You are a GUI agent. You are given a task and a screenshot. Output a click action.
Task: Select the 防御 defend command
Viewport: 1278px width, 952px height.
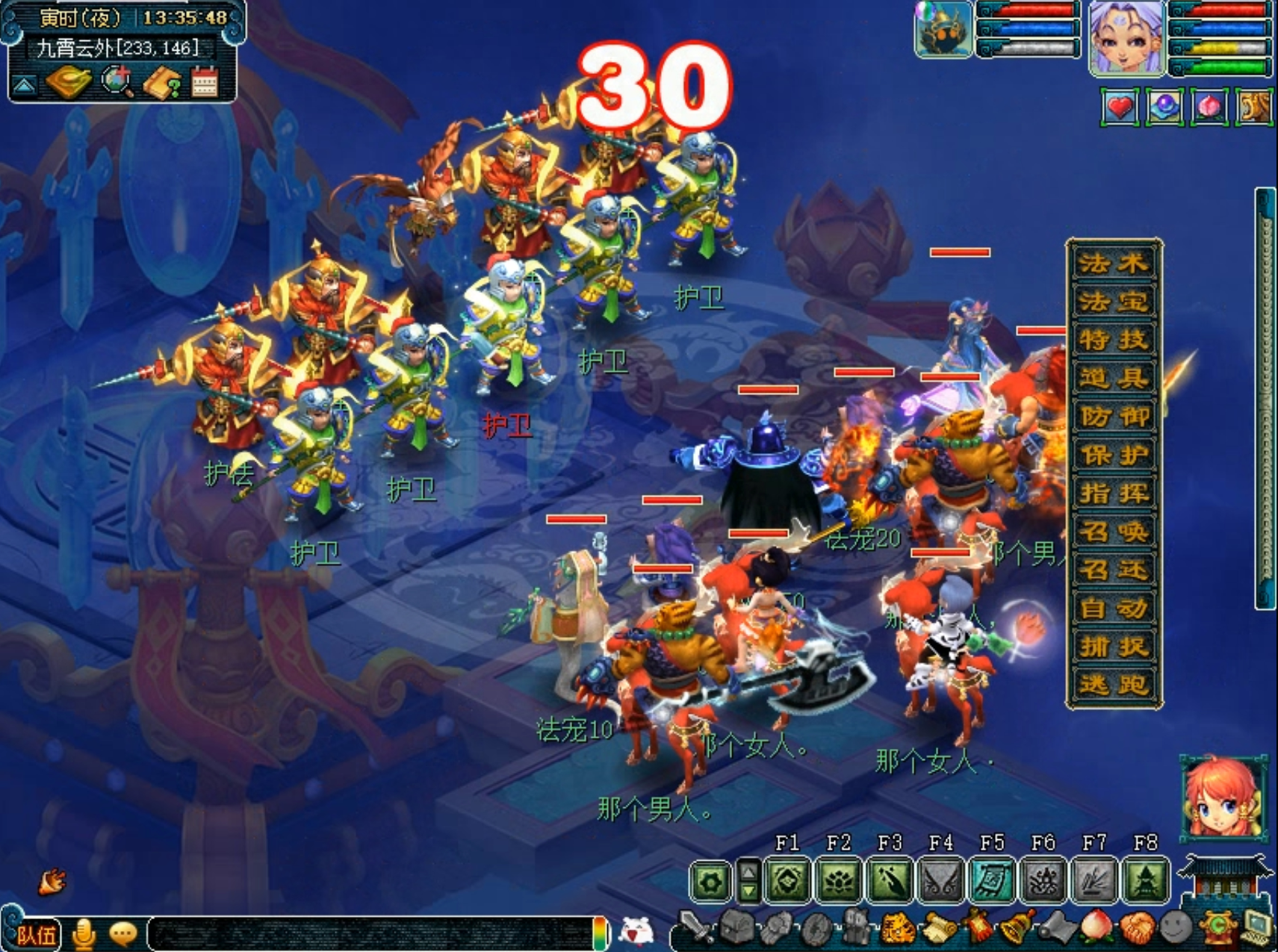[1113, 417]
